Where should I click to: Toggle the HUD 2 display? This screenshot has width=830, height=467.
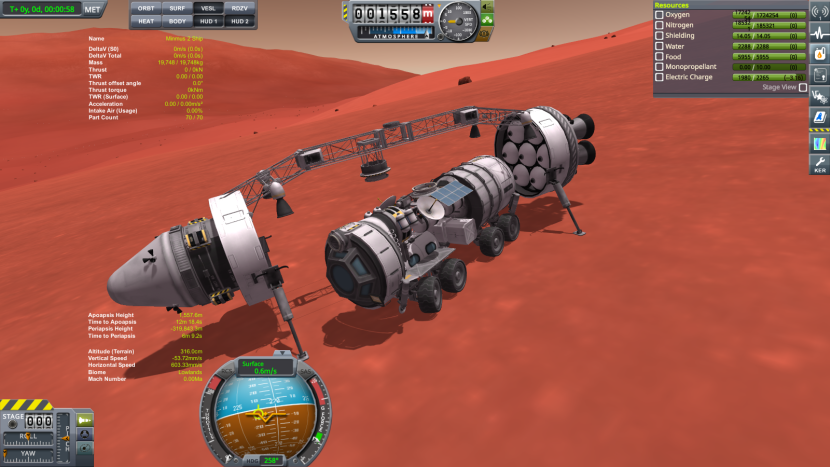point(239,20)
